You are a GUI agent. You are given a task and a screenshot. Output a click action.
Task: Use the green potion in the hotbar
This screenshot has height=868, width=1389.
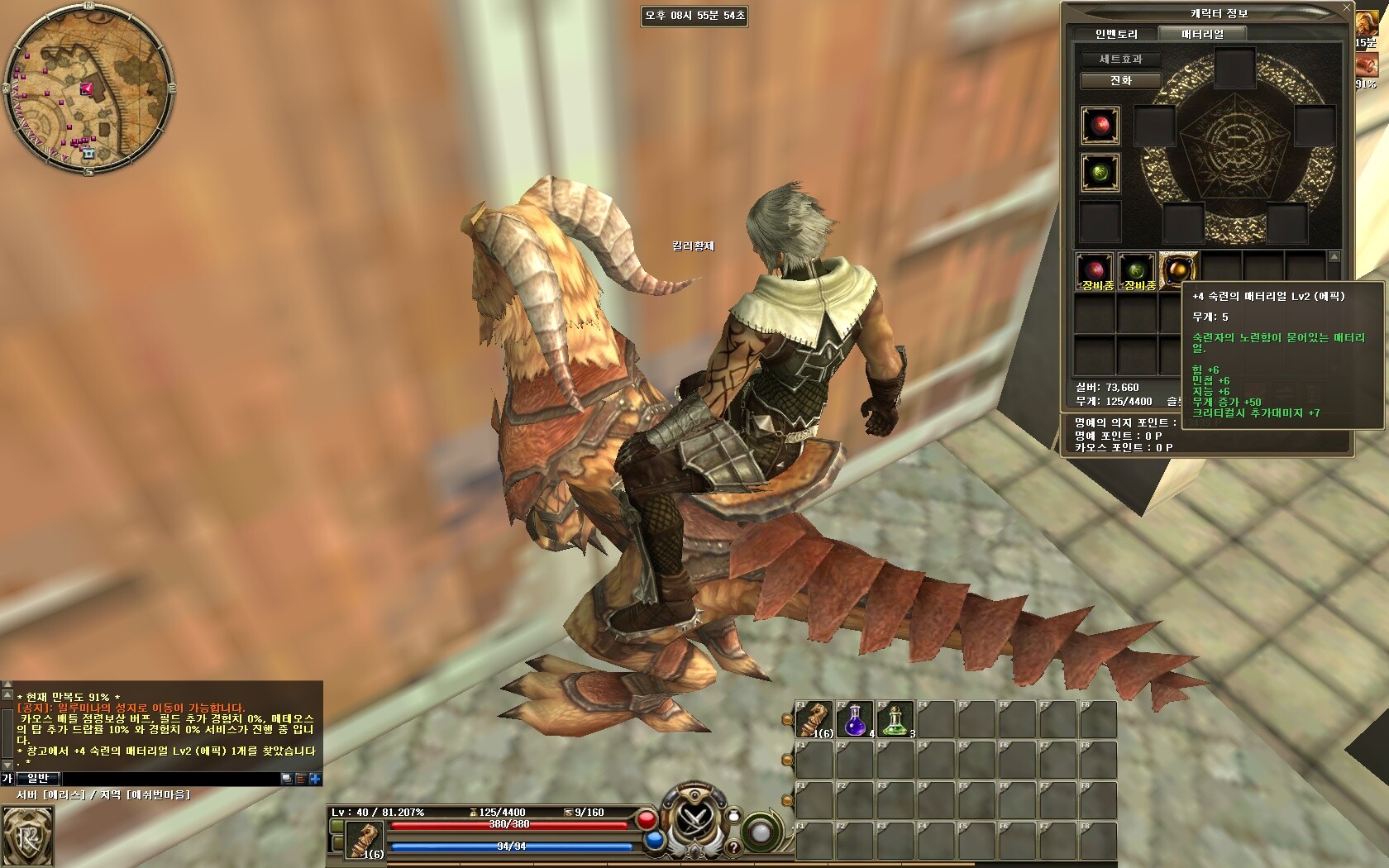[895, 719]
